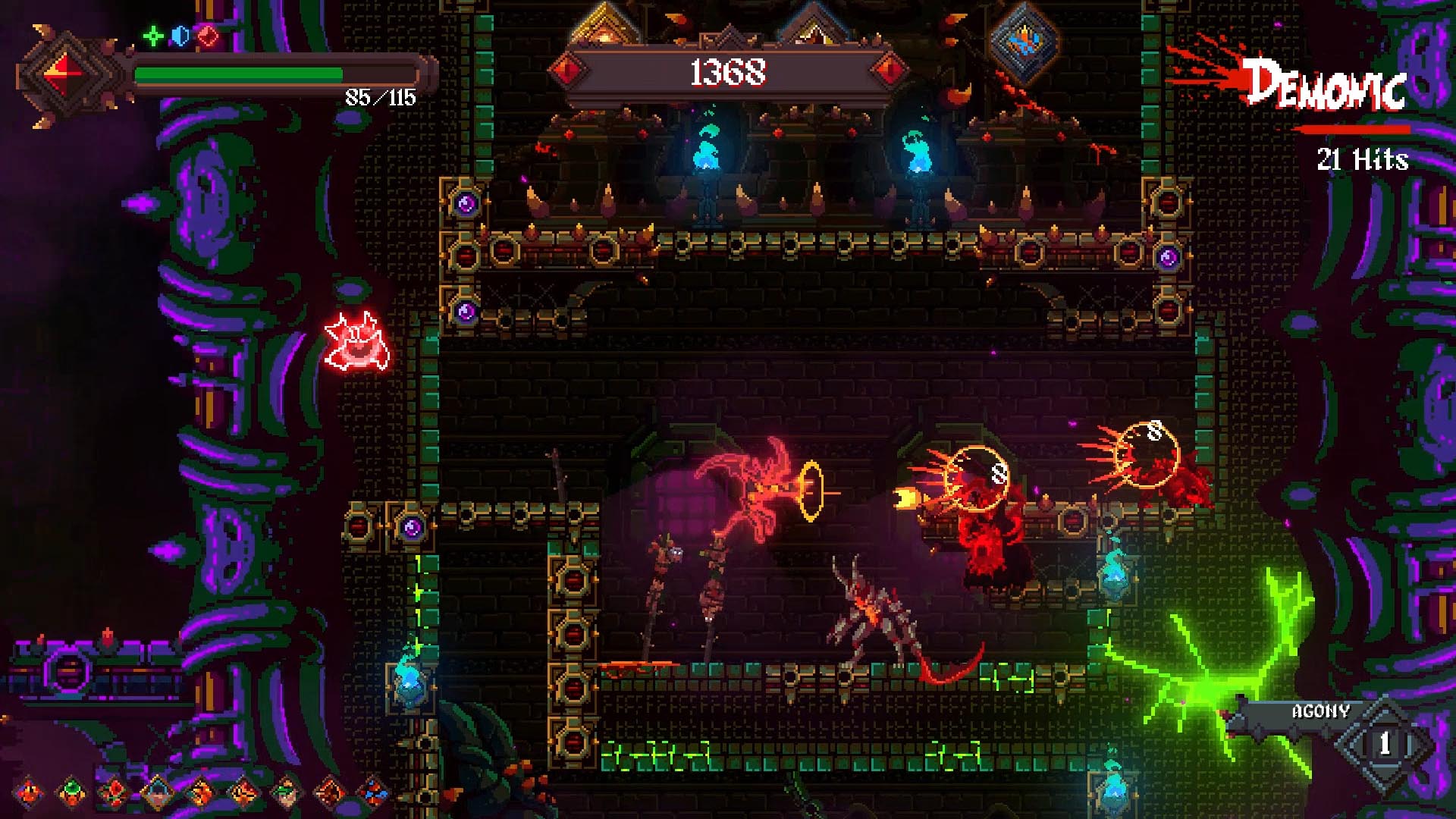Click the green health bar
This screenshot has height=819, width=1456.
(x=239, y=74)
